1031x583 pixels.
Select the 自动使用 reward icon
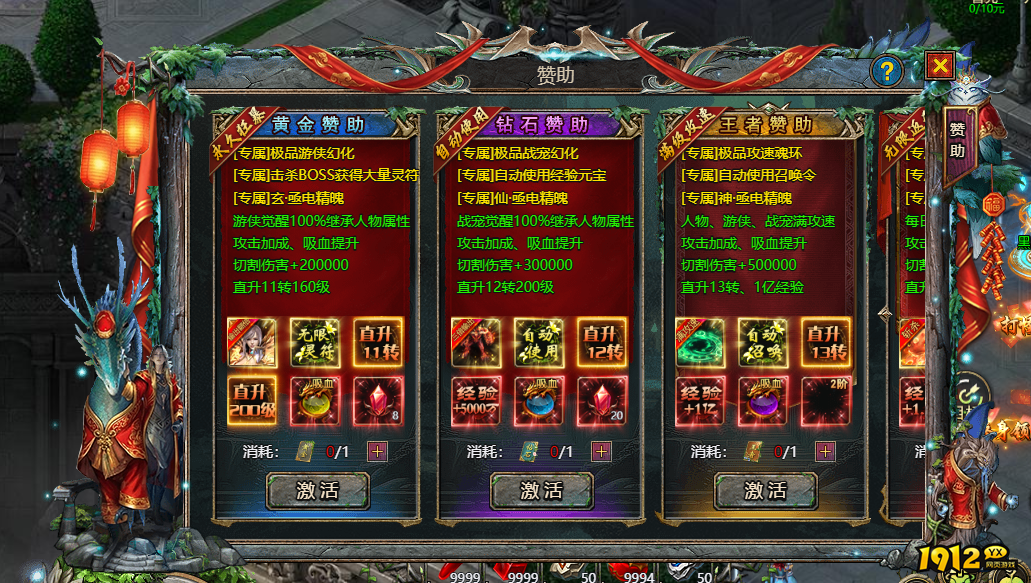point(539,343)
